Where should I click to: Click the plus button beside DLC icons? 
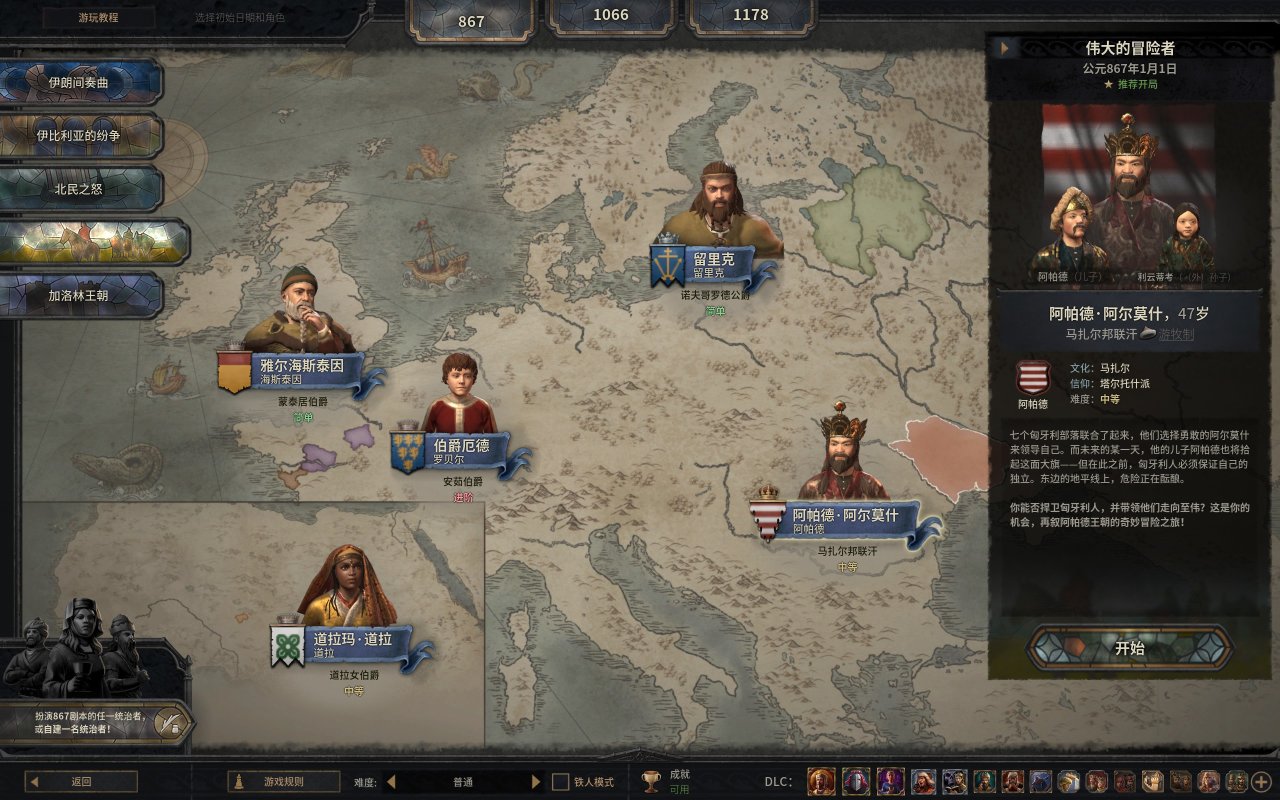[1261, 782]
